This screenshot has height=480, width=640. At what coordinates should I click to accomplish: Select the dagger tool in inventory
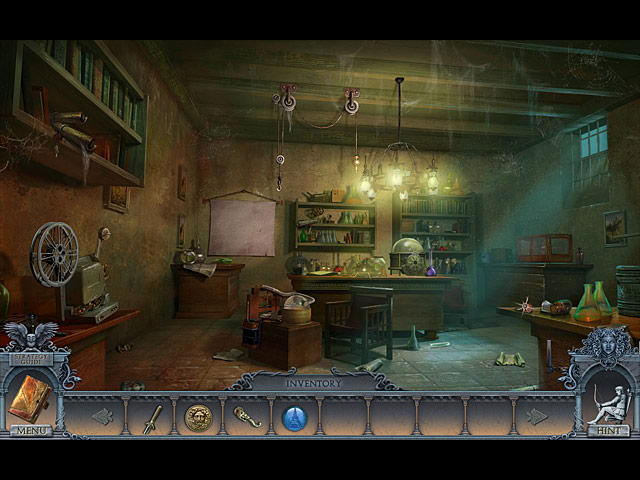pos(152,418)
